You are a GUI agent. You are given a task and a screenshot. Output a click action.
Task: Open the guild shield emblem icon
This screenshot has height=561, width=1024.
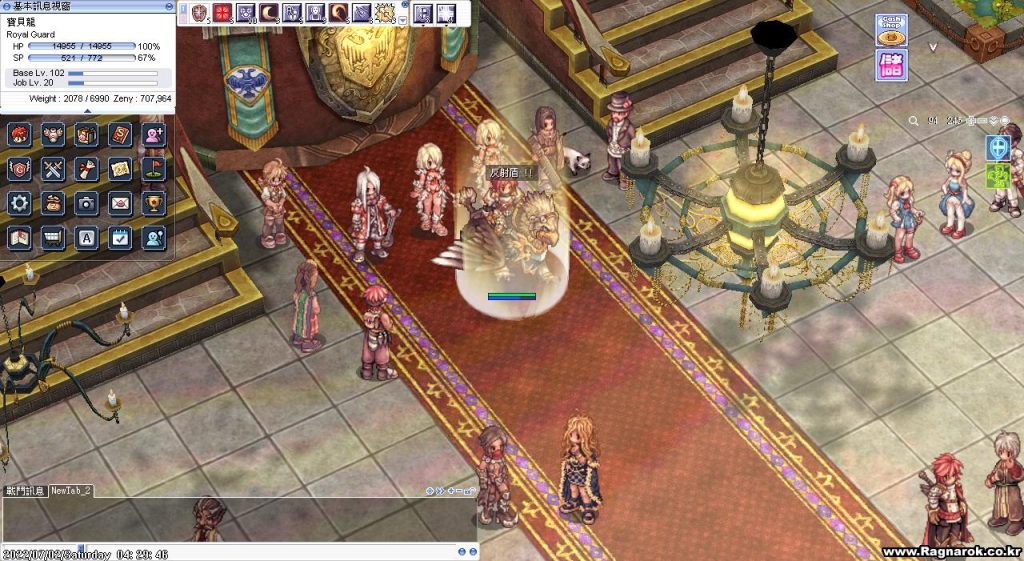tap(20, 169)
